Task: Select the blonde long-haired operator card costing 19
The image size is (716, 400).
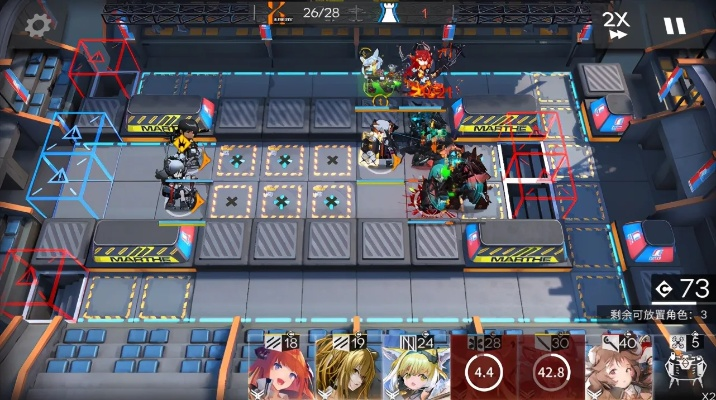Action: click(x=347, y=368)
